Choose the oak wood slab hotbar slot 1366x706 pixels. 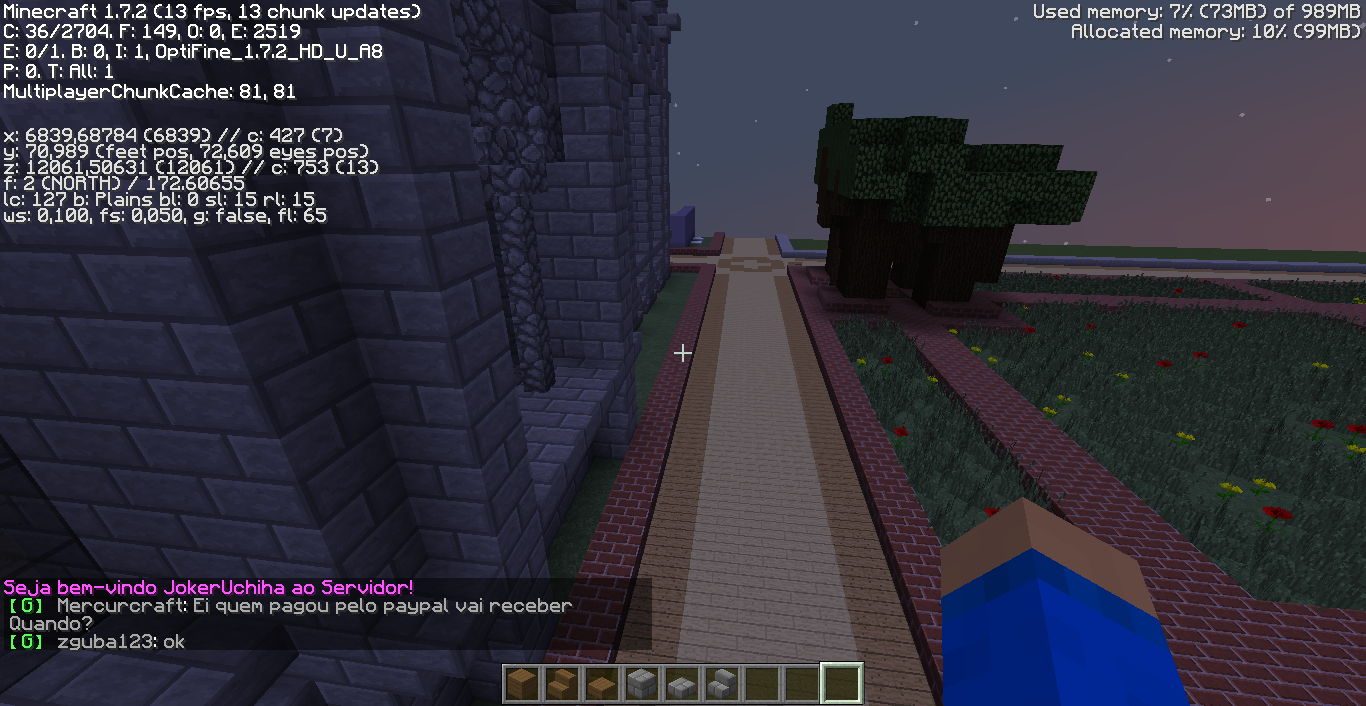[x=601, y=685]
